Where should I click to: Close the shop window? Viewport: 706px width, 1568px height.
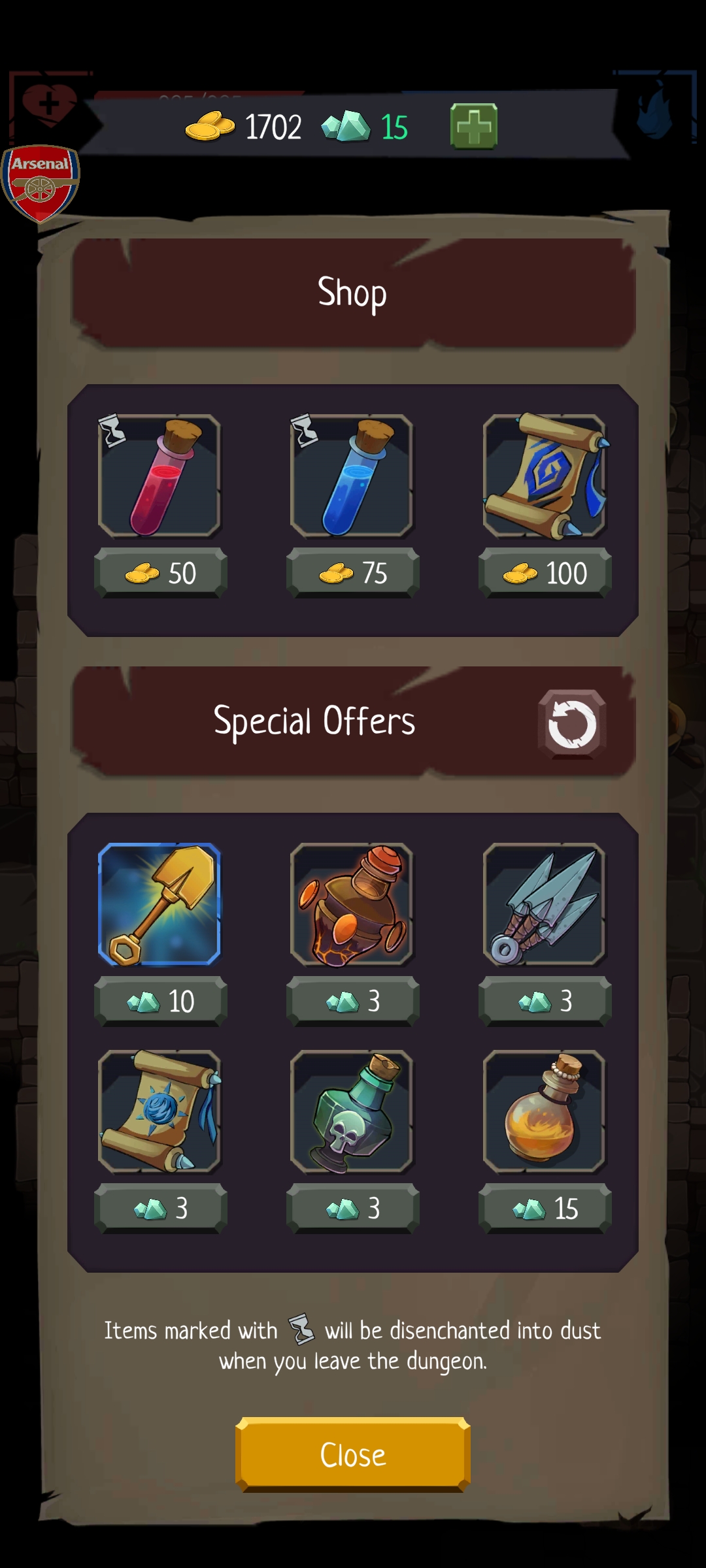[x=353, y=1454]
